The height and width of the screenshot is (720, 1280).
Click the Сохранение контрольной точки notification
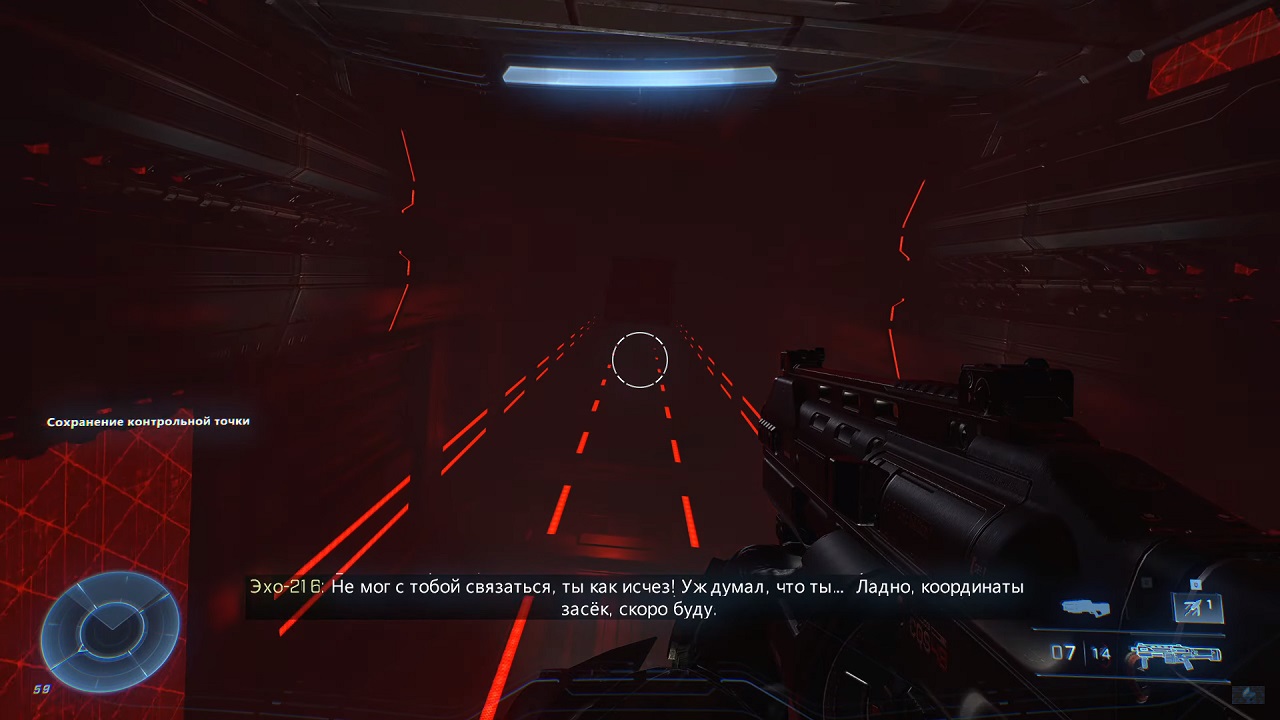[x=147, y=421]
